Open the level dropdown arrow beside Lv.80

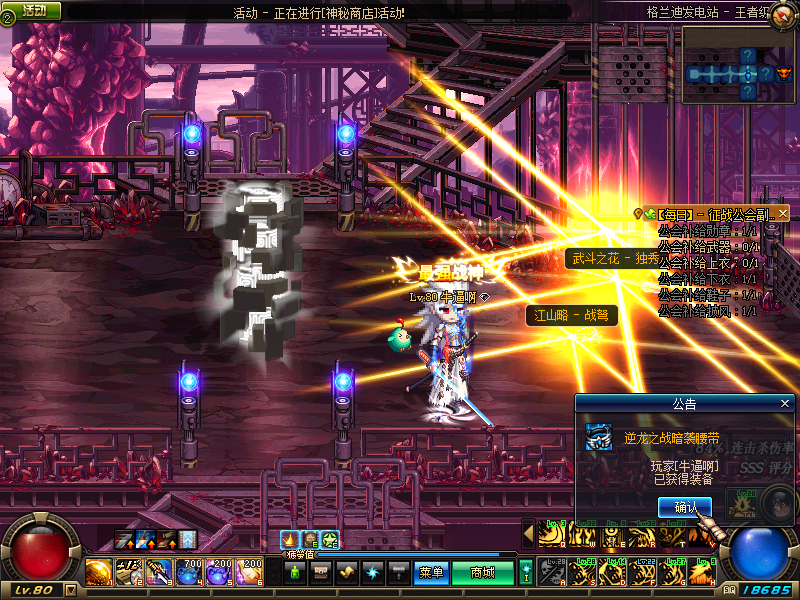tap(70, 590)
